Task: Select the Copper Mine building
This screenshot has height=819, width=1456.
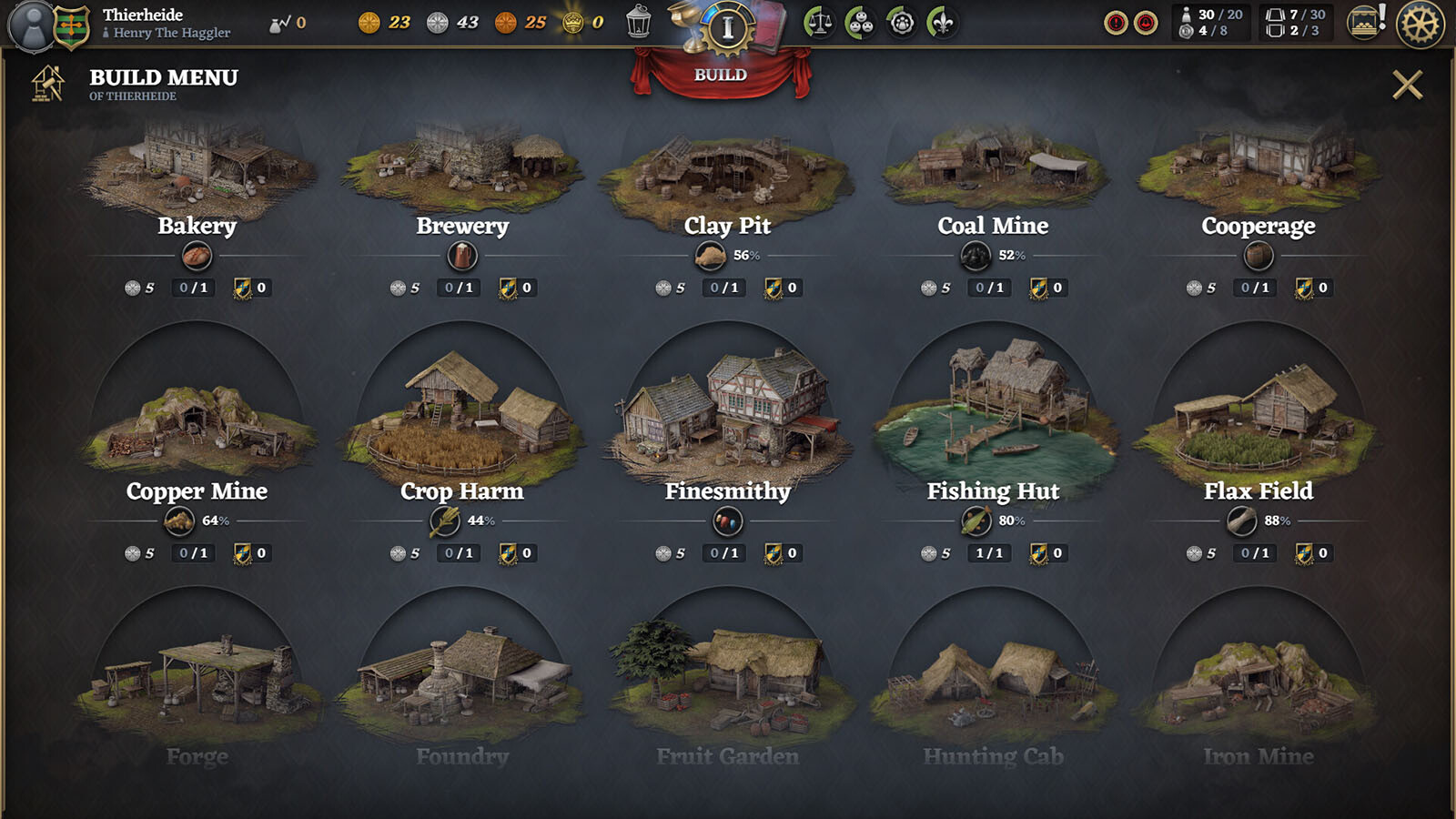Action: coord(197,428)
